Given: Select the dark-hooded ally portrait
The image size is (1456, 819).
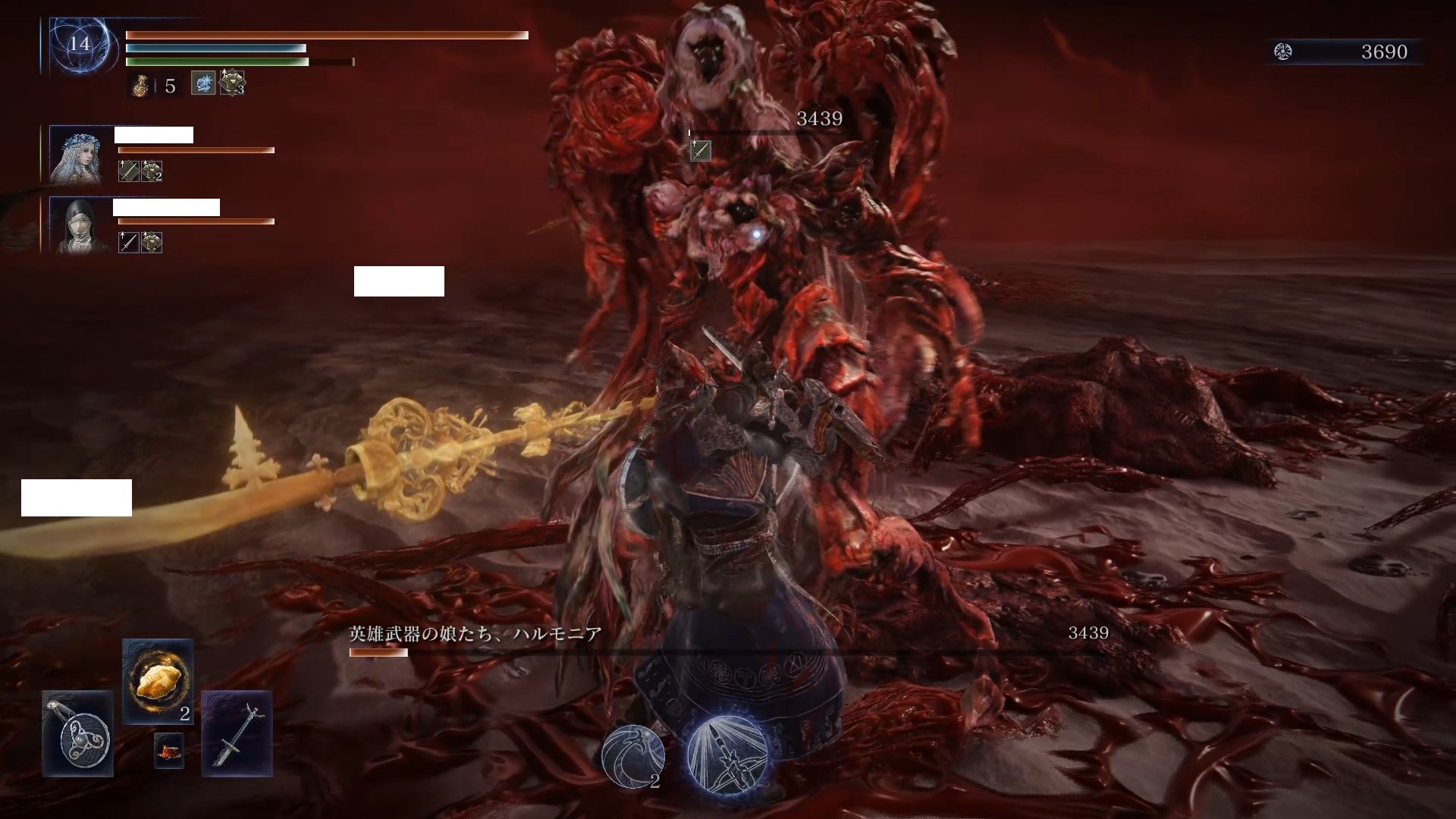Looking at the screenshot, I should [76, 224].
